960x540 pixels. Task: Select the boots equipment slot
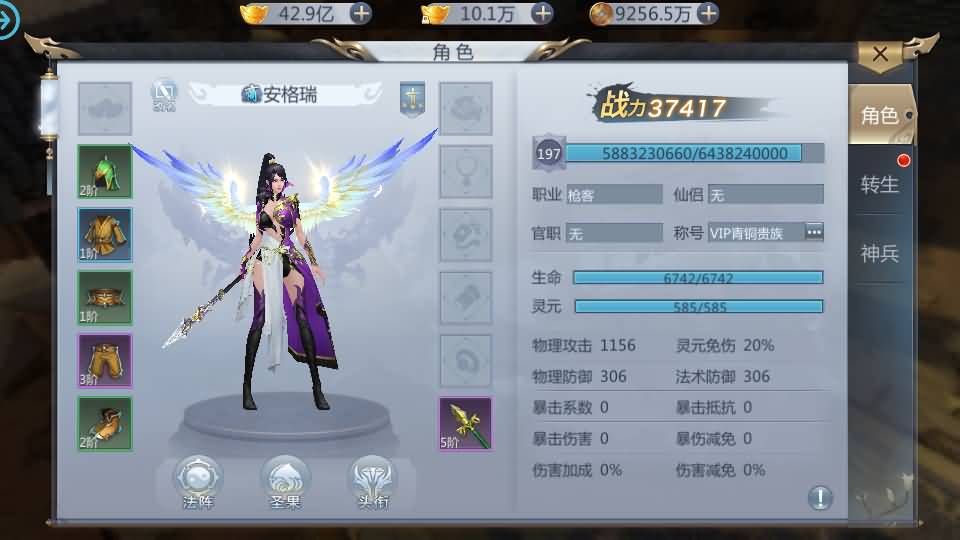tap(105, 423)
